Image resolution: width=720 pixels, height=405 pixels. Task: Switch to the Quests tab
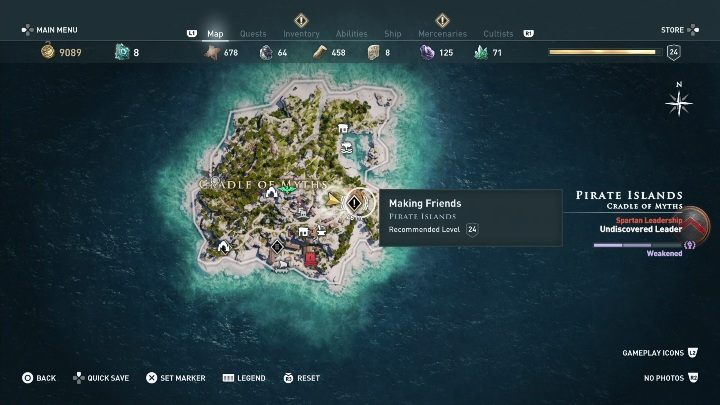[253, 33]
